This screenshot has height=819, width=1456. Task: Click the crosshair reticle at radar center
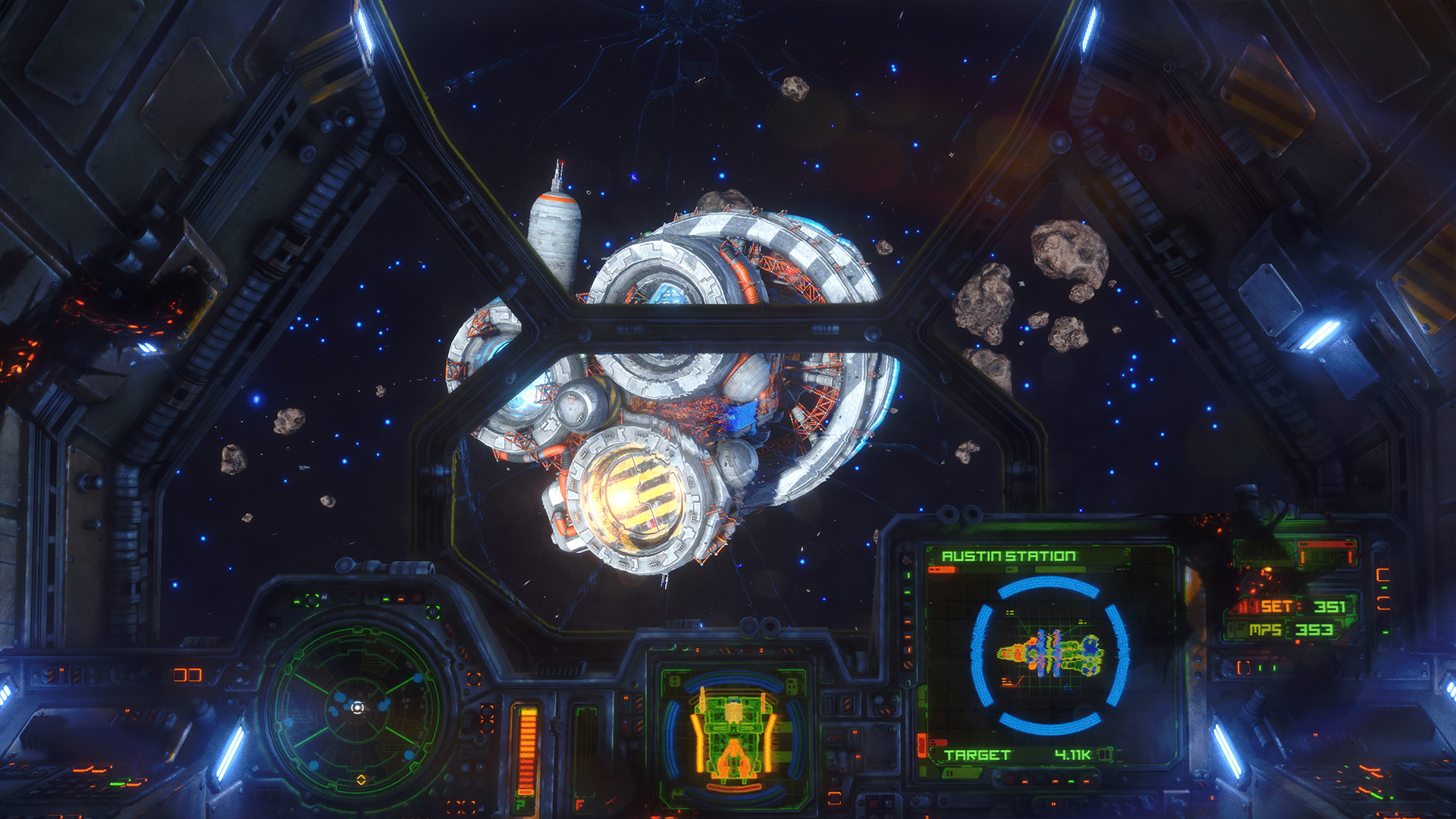tap(356, 708)
